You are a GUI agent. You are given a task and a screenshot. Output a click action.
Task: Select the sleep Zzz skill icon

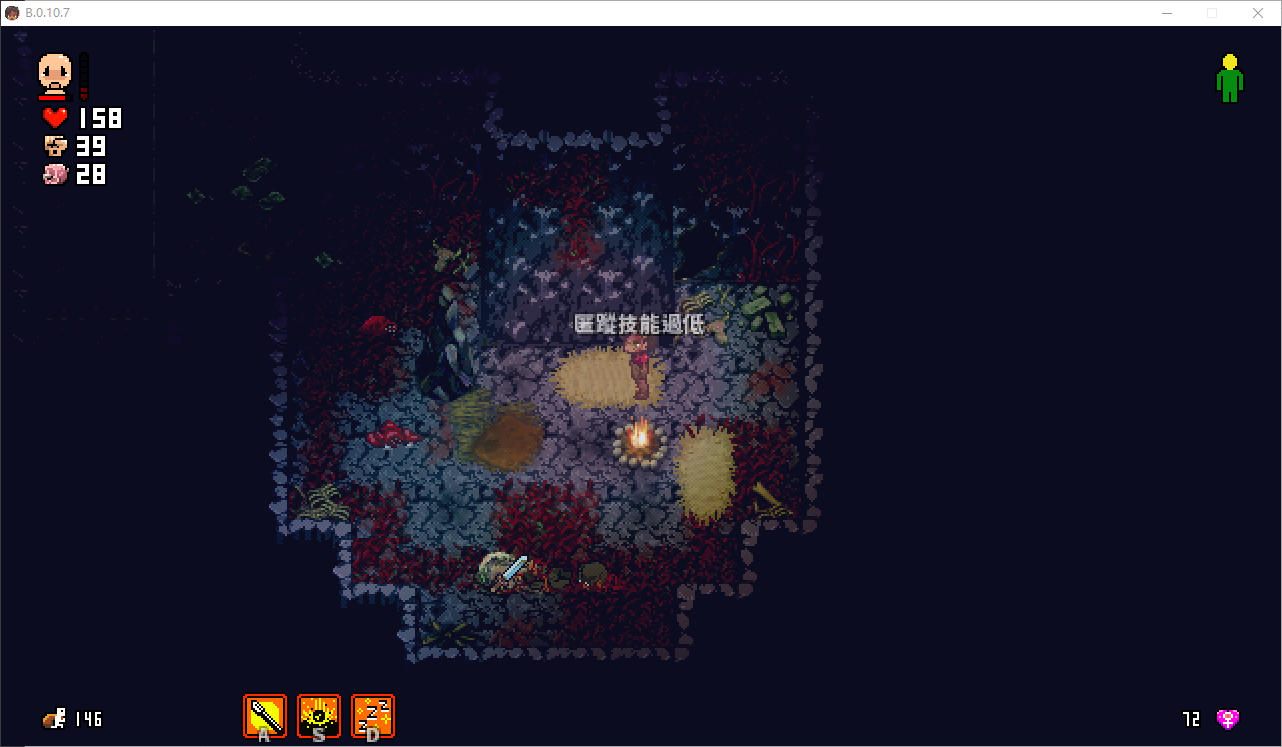(373, 716)
